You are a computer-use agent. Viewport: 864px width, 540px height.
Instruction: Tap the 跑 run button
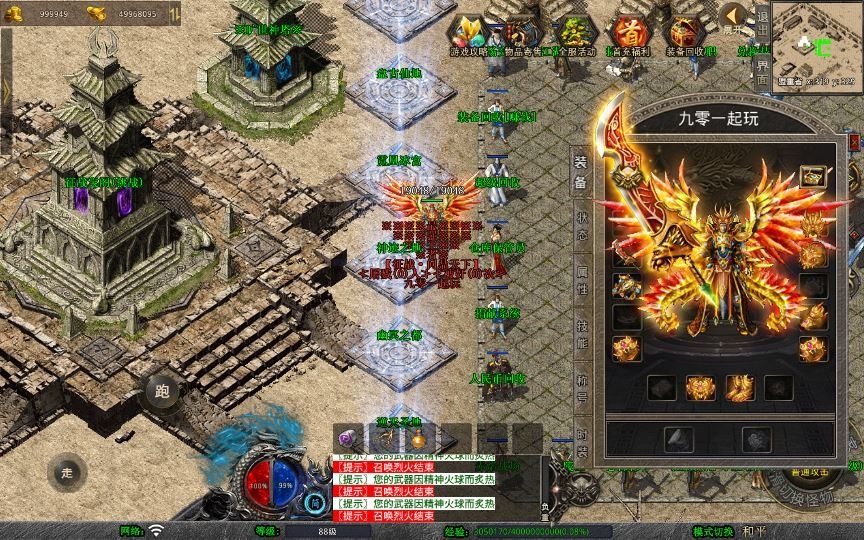(x=162, y=391)
